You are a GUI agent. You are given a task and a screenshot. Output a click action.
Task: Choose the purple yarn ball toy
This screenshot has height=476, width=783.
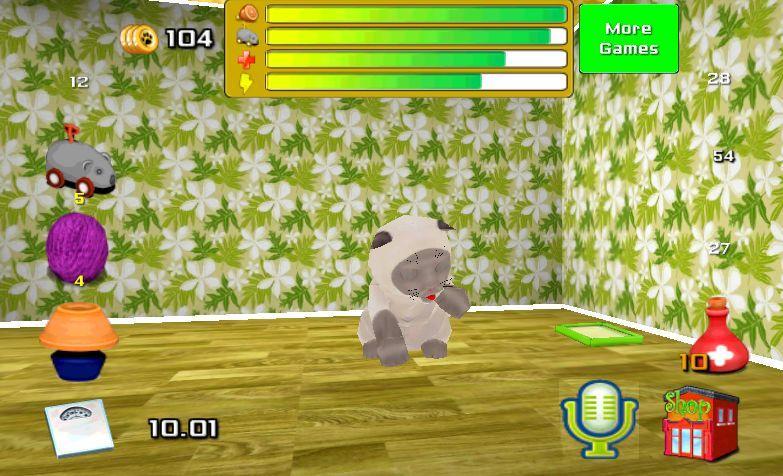pos(77,242)
